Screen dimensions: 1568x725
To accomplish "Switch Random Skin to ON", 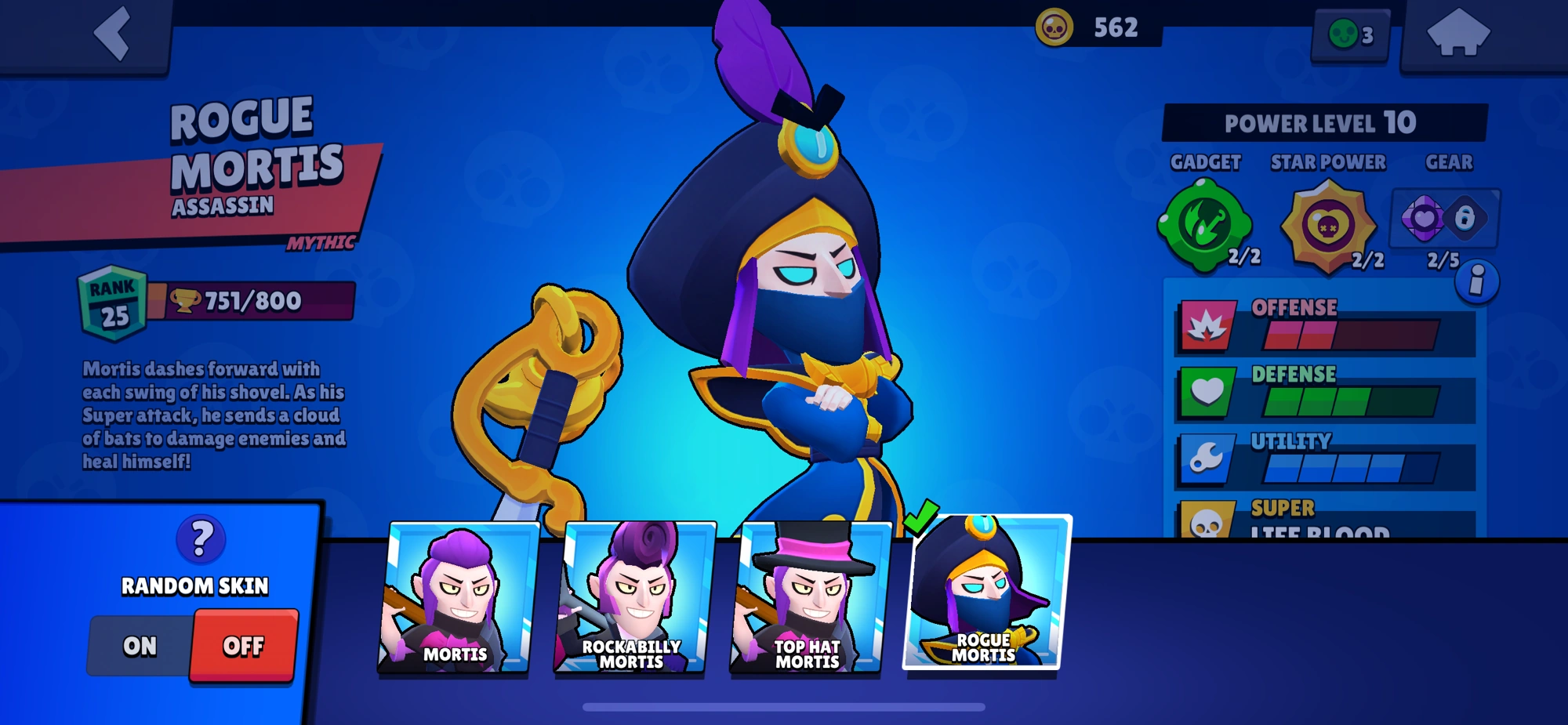I will click(141, 646).
